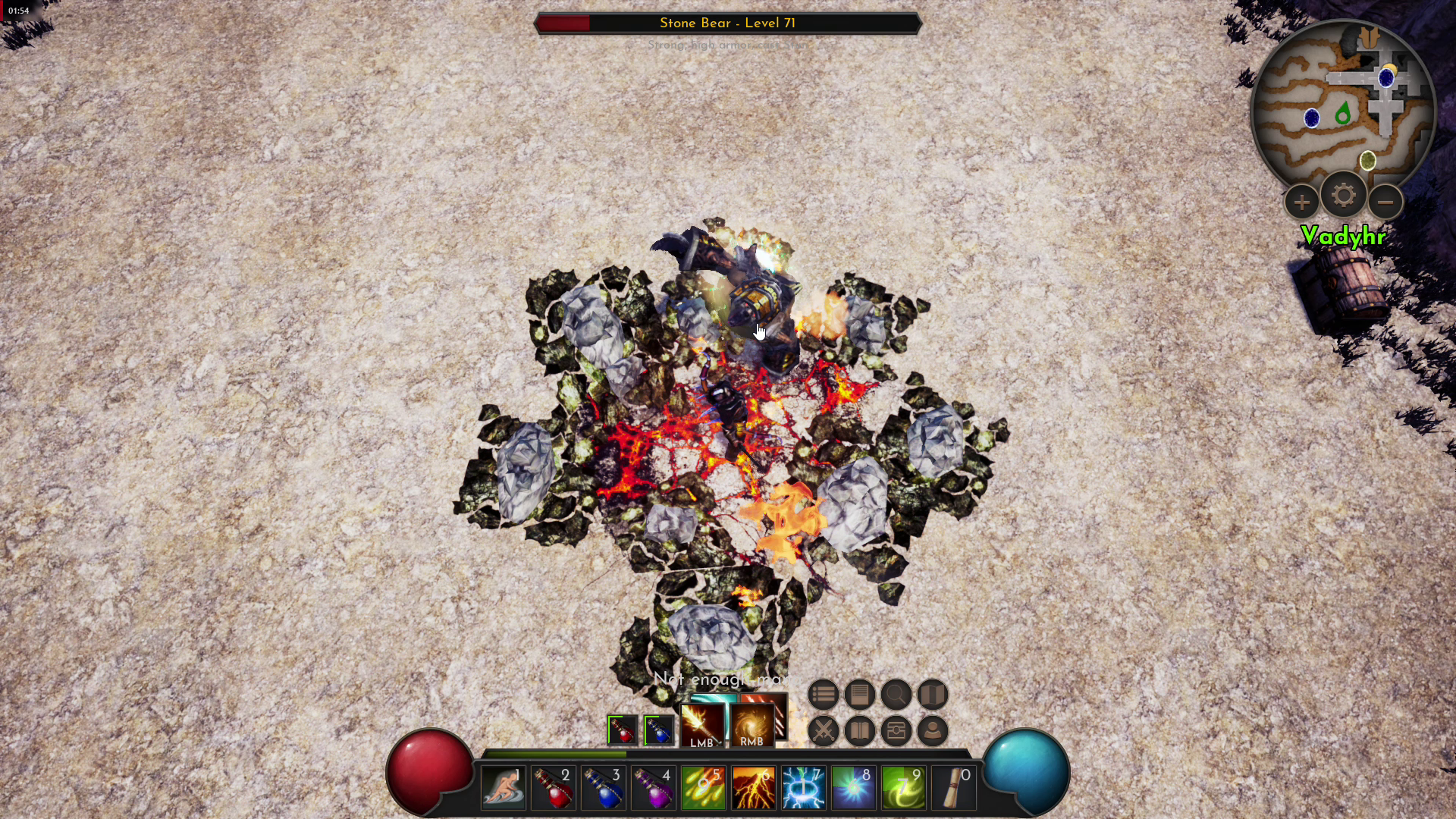Zoom in the minimap with plus button
1456x819 pixels.
pos(1301,202)
